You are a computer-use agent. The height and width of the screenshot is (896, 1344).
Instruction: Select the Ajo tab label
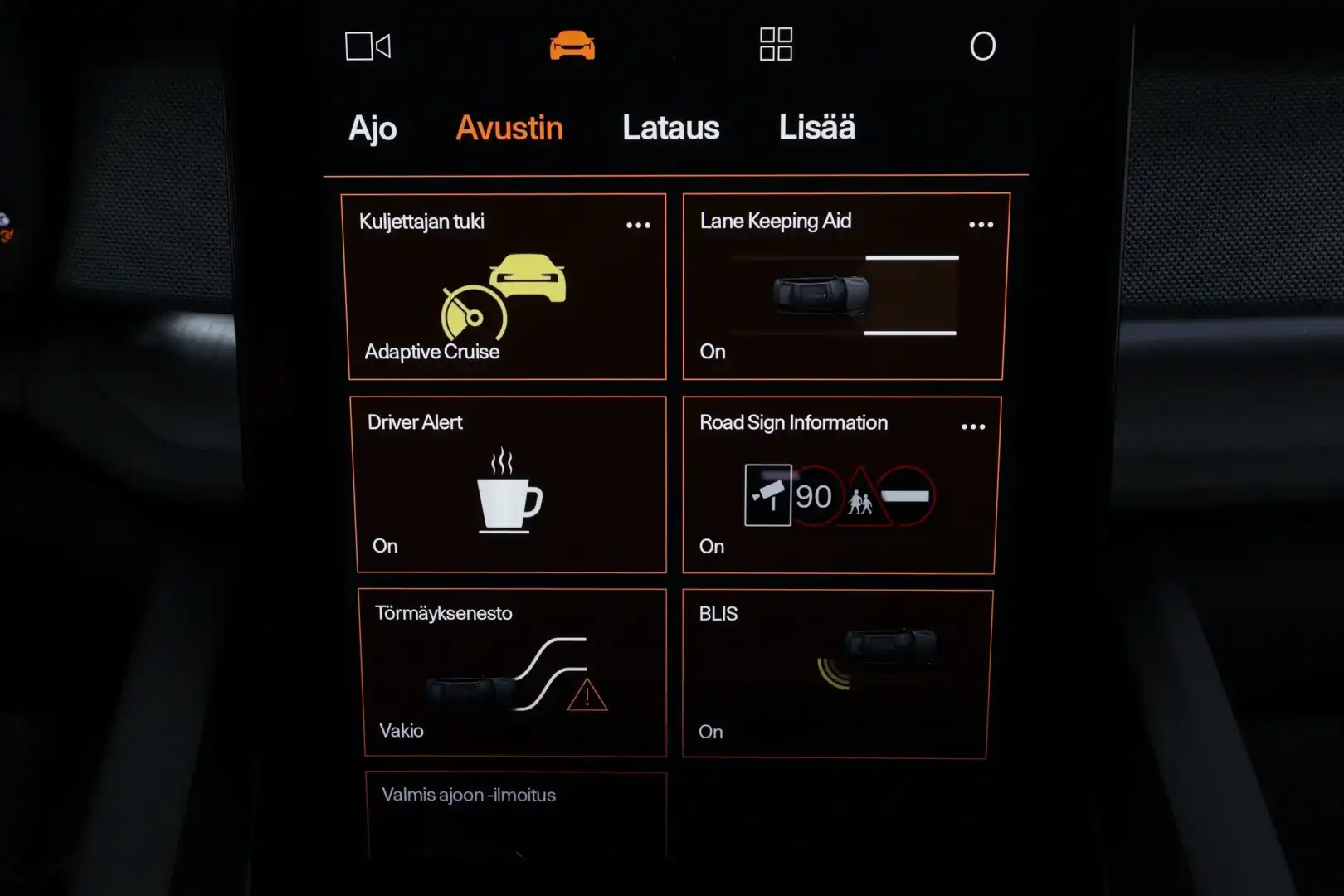[373, 127]
